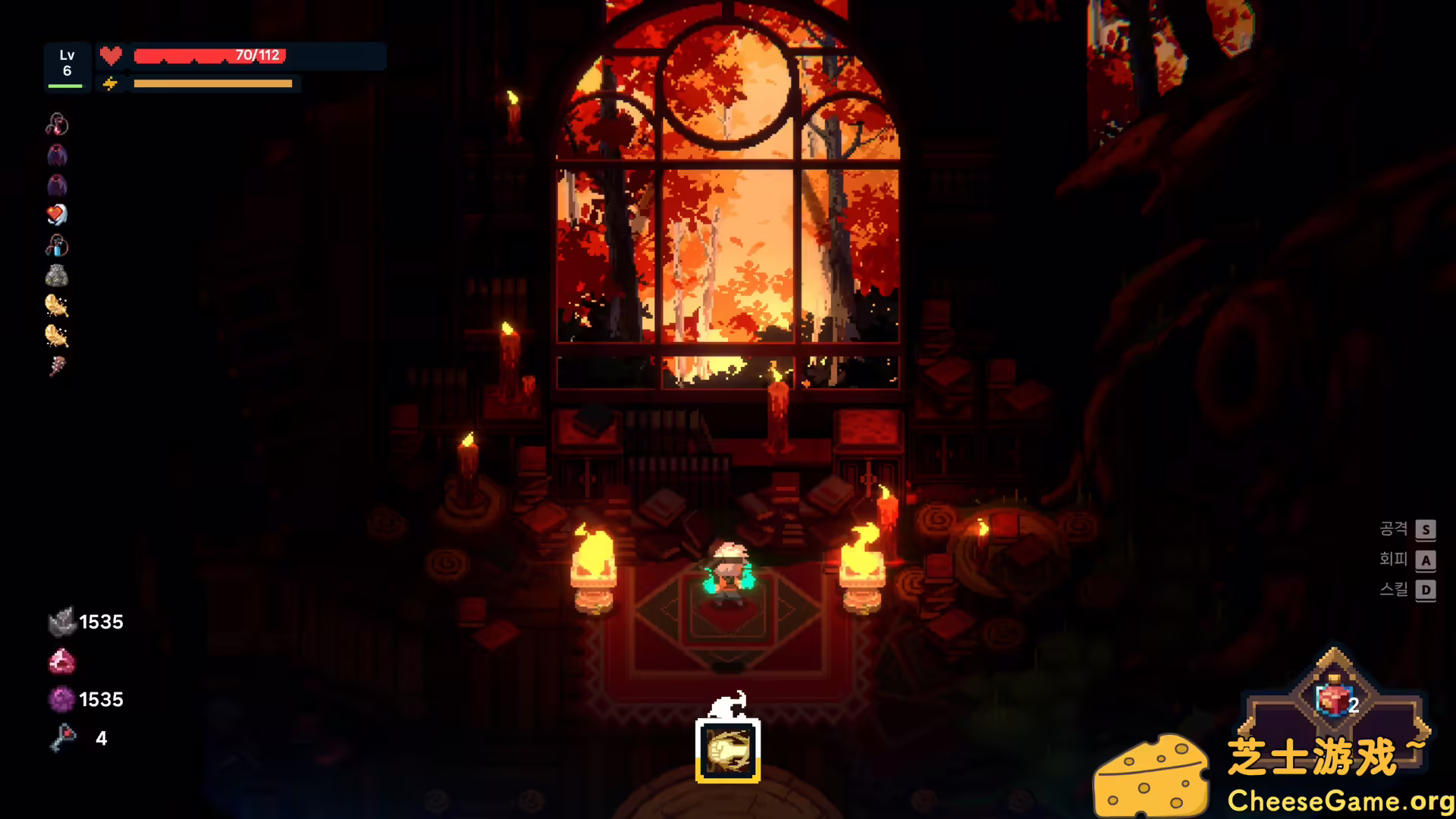
Task: Select the pink gem resource icon
Action: pos(64,661)
